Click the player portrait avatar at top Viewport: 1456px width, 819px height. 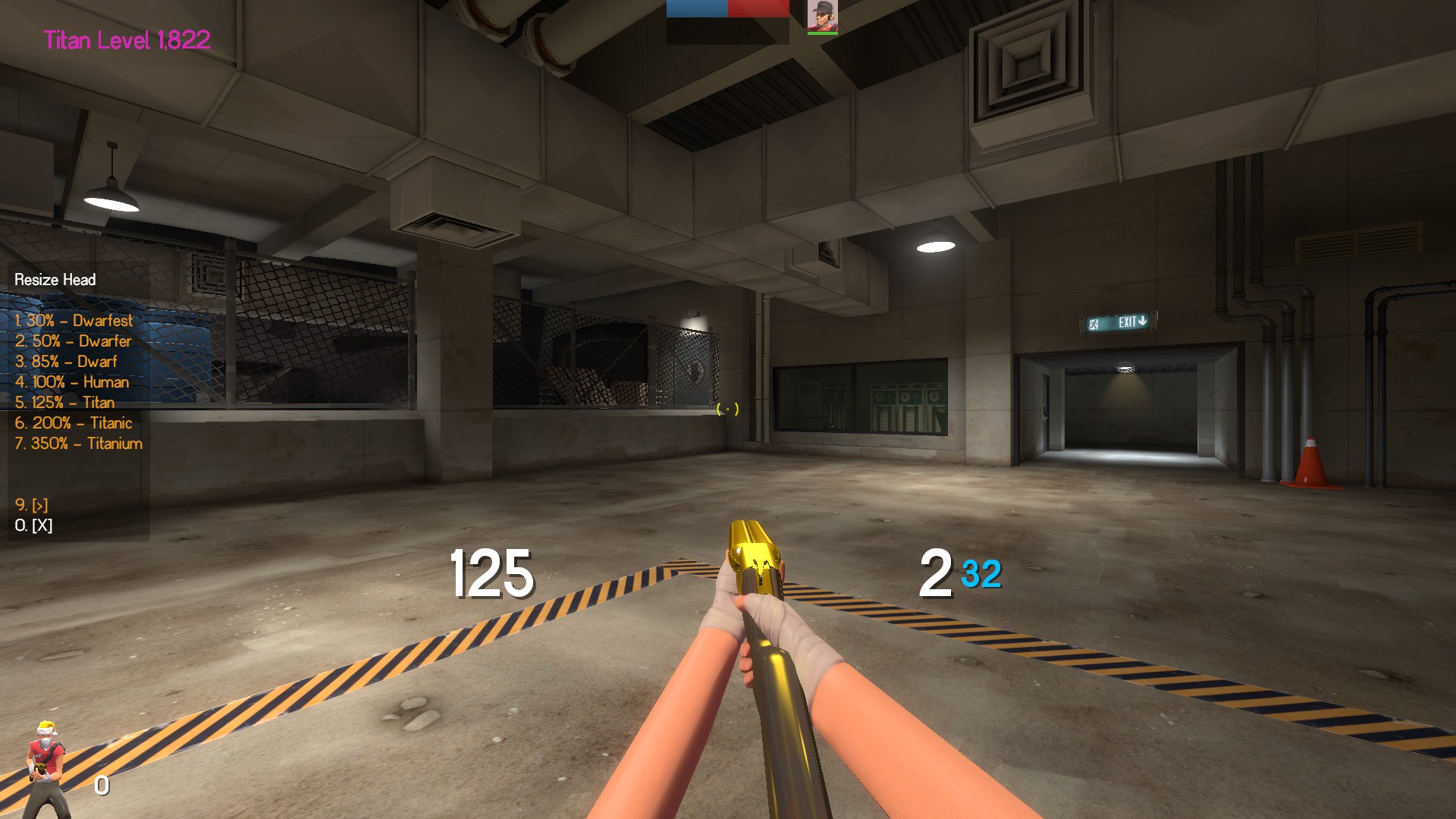tap(822, 16)
